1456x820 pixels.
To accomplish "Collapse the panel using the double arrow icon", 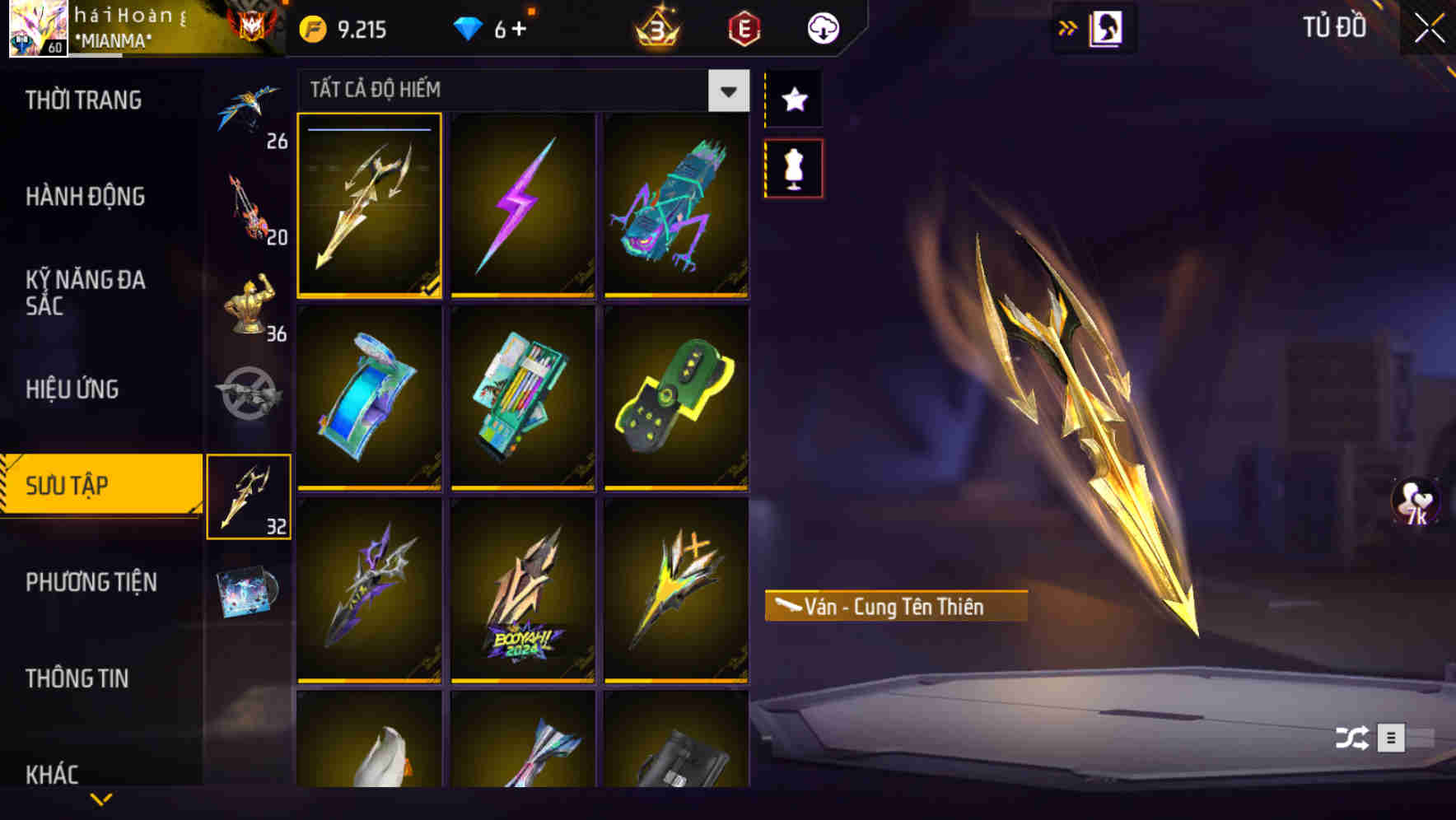I will point(1068,26).
